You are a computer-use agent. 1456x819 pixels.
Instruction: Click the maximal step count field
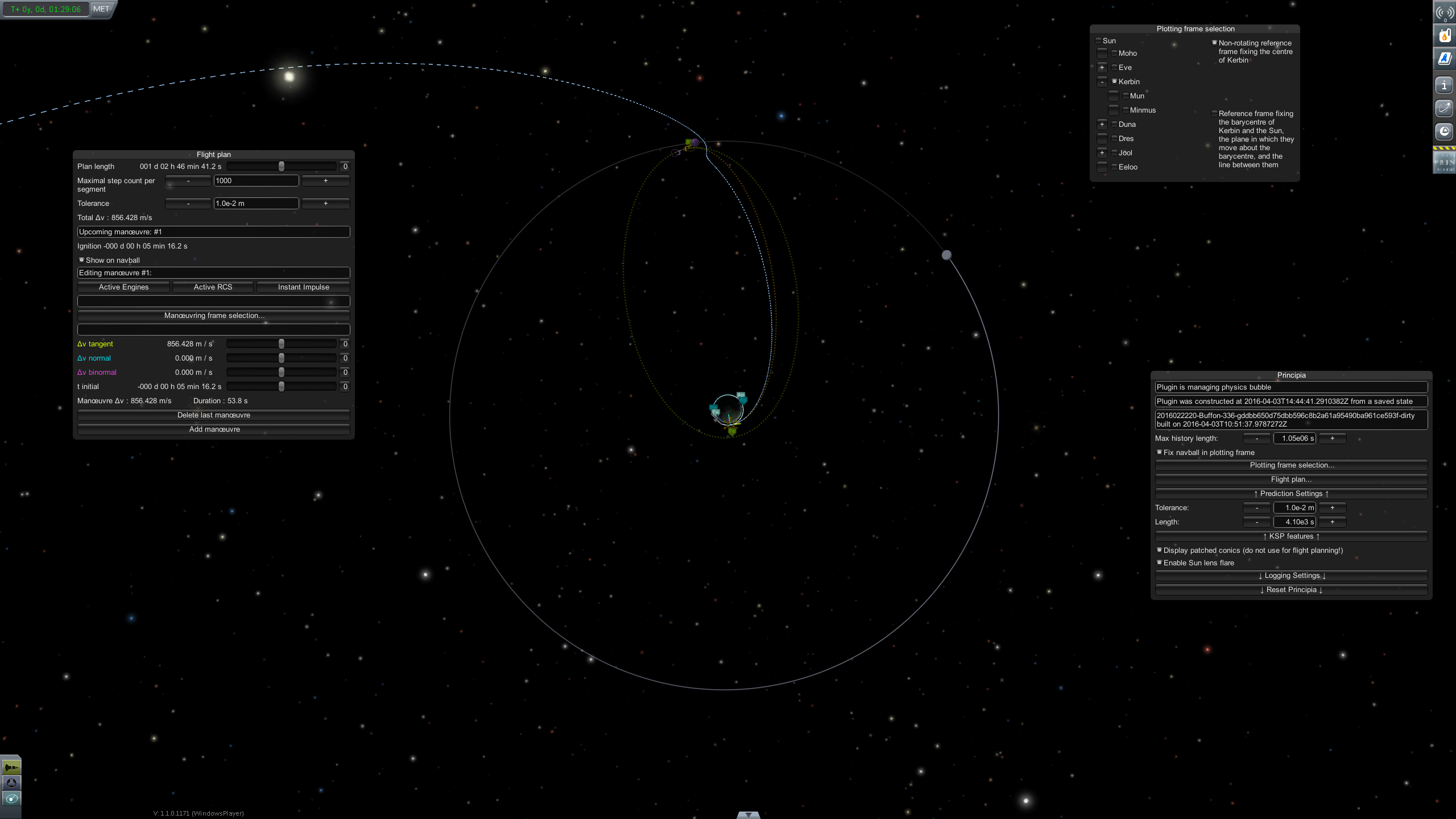(x=256, y=181)
